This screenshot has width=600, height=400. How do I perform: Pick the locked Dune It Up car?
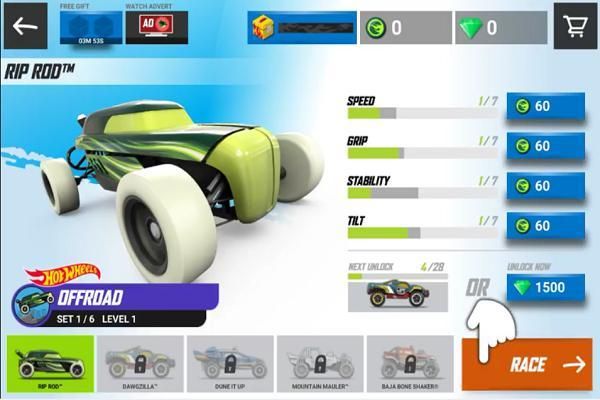click(231, 364)
